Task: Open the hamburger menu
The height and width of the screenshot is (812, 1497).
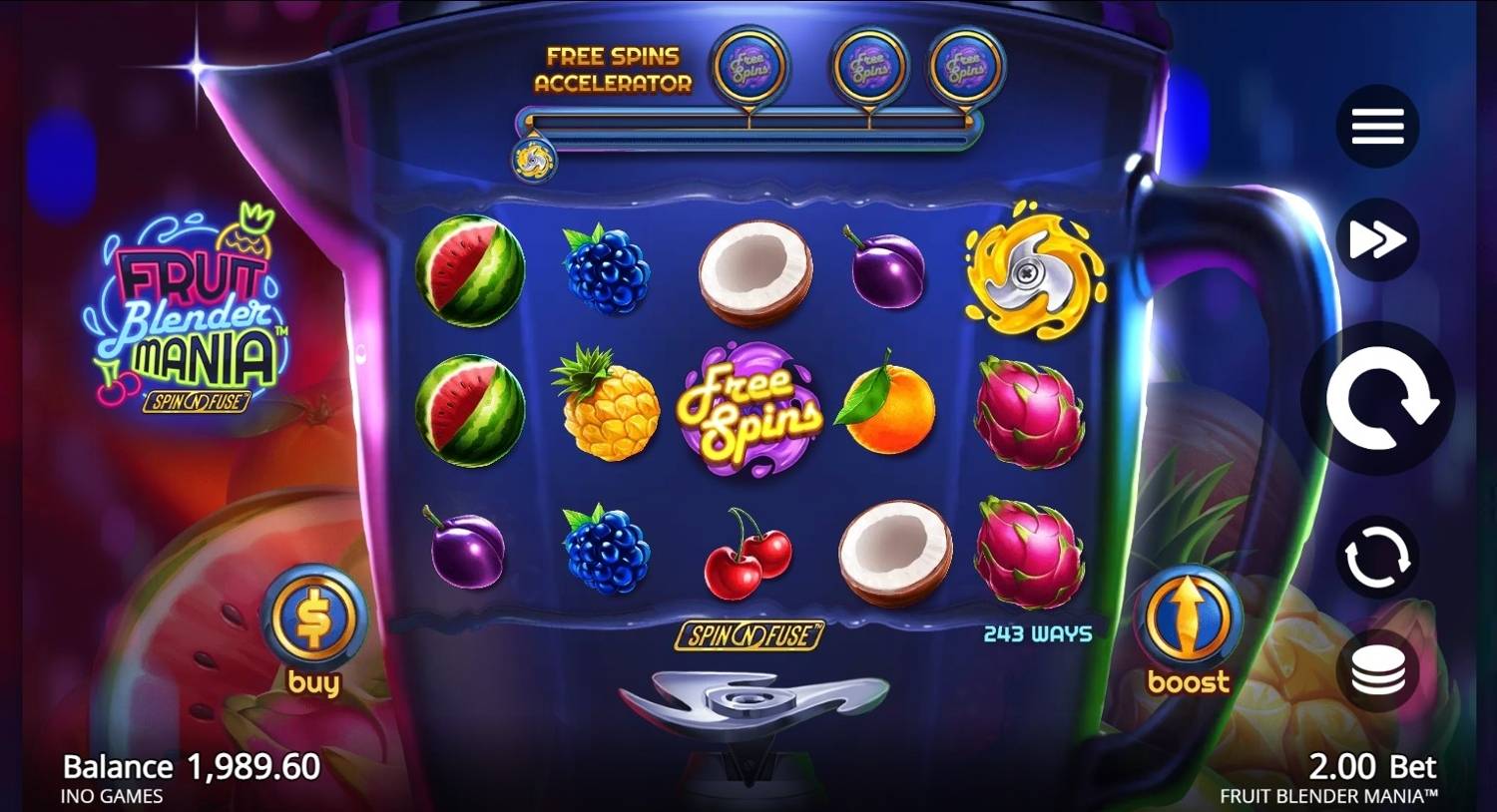Action: (1376, 125)
